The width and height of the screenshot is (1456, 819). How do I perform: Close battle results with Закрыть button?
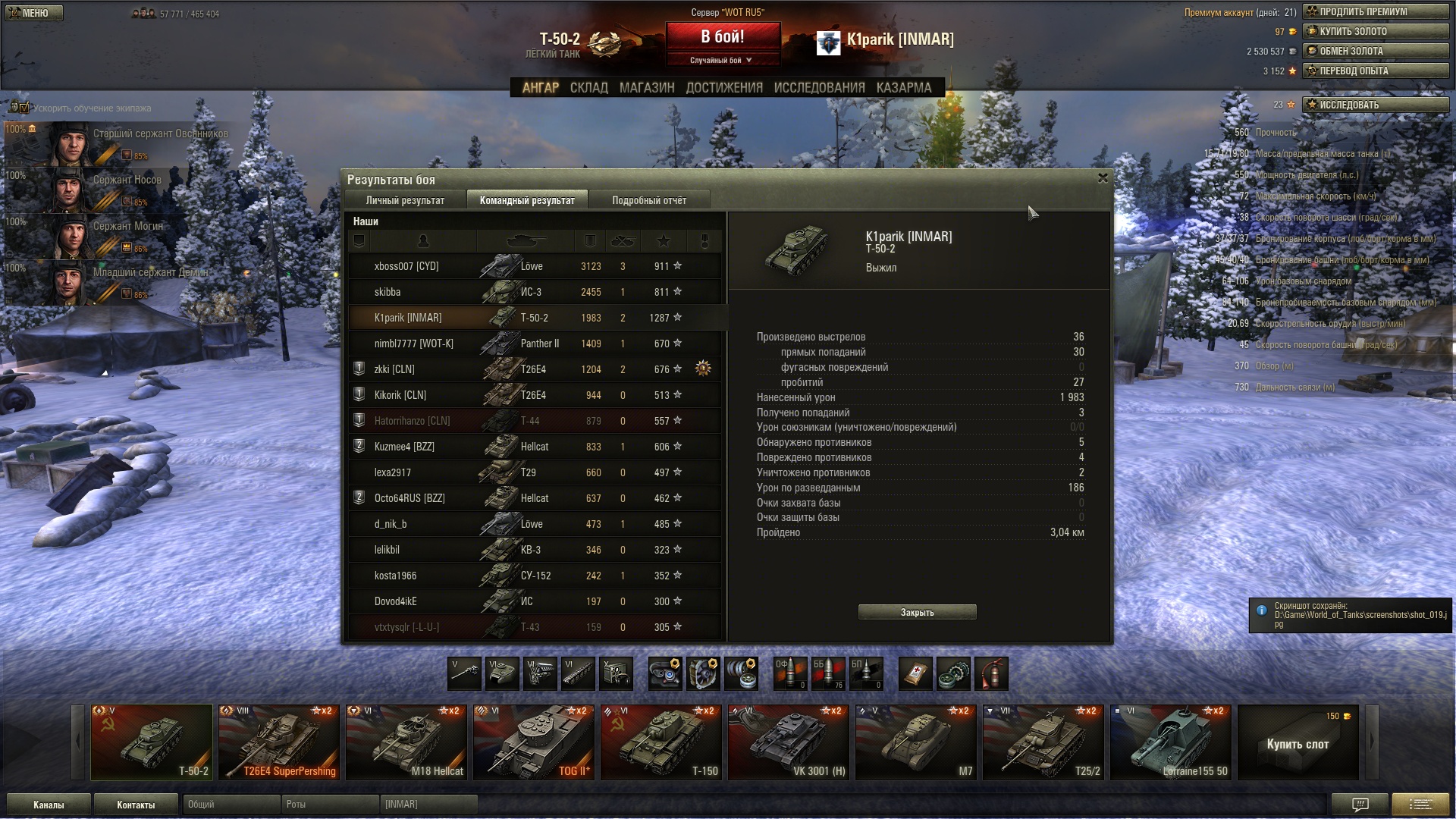pyautogui.click(x=917, y=612)
